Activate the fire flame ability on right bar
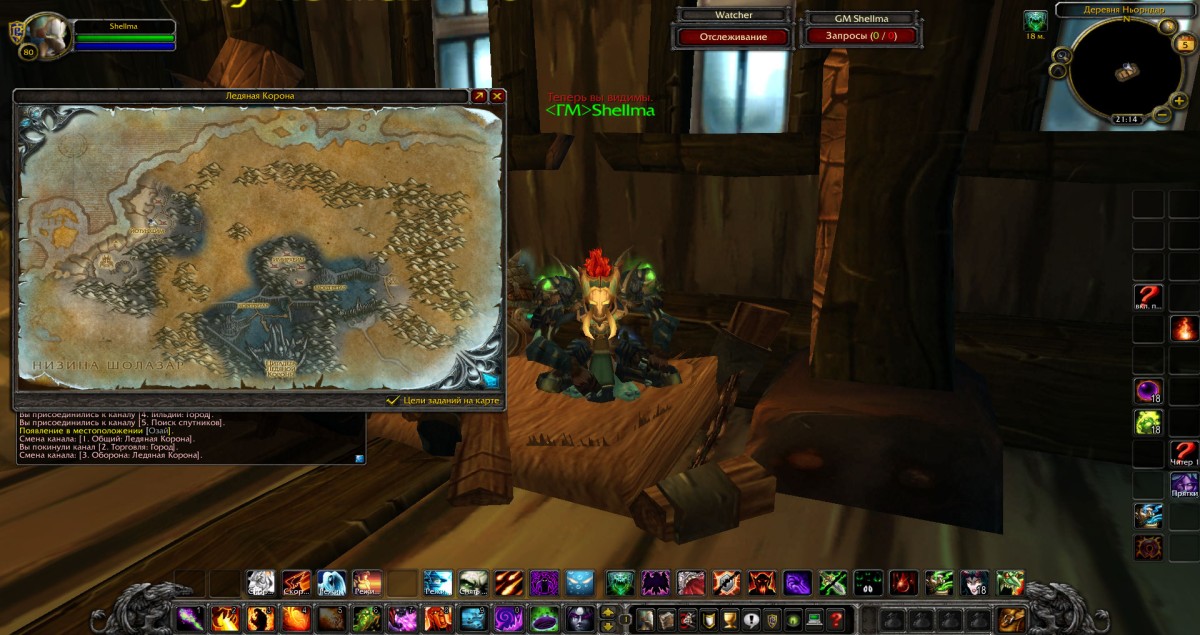Image resolution: width=1200 pixels, height=635 pixels. (x=1185, y=327)
